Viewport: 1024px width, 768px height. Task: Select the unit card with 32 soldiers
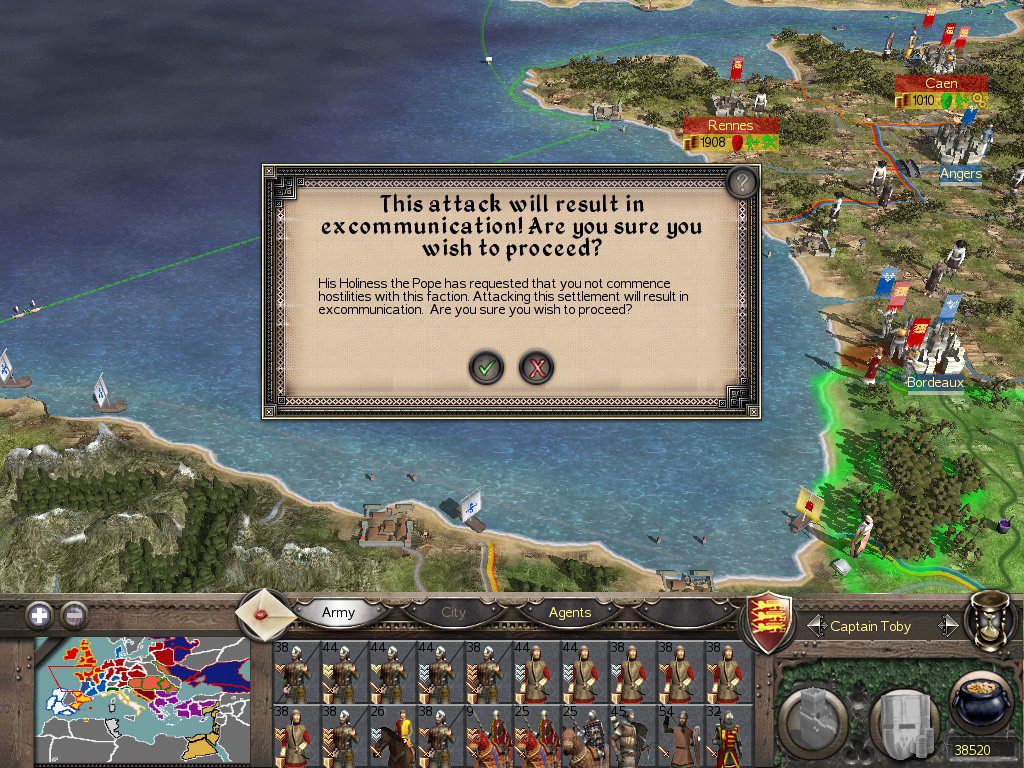point(725,736)
